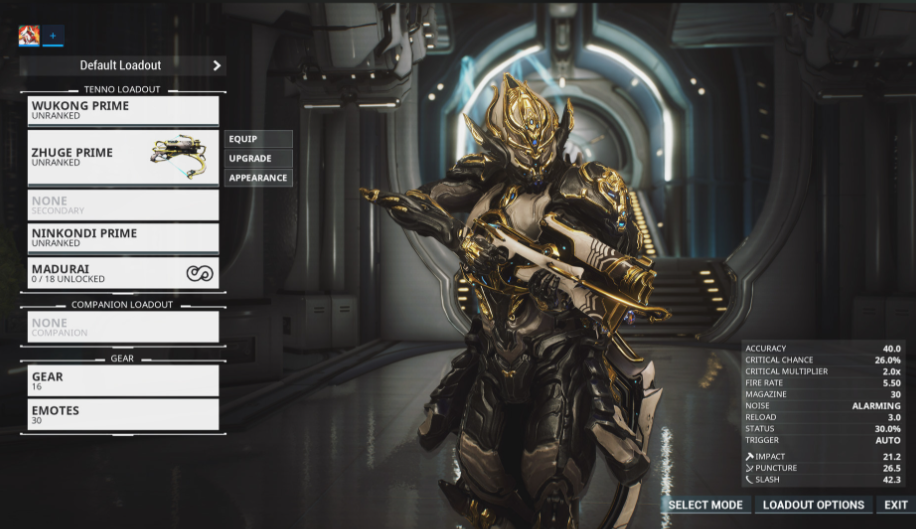Click the Equip button
Image resolution: width=916 pixels, height=529 pixels.
point(259,139)
